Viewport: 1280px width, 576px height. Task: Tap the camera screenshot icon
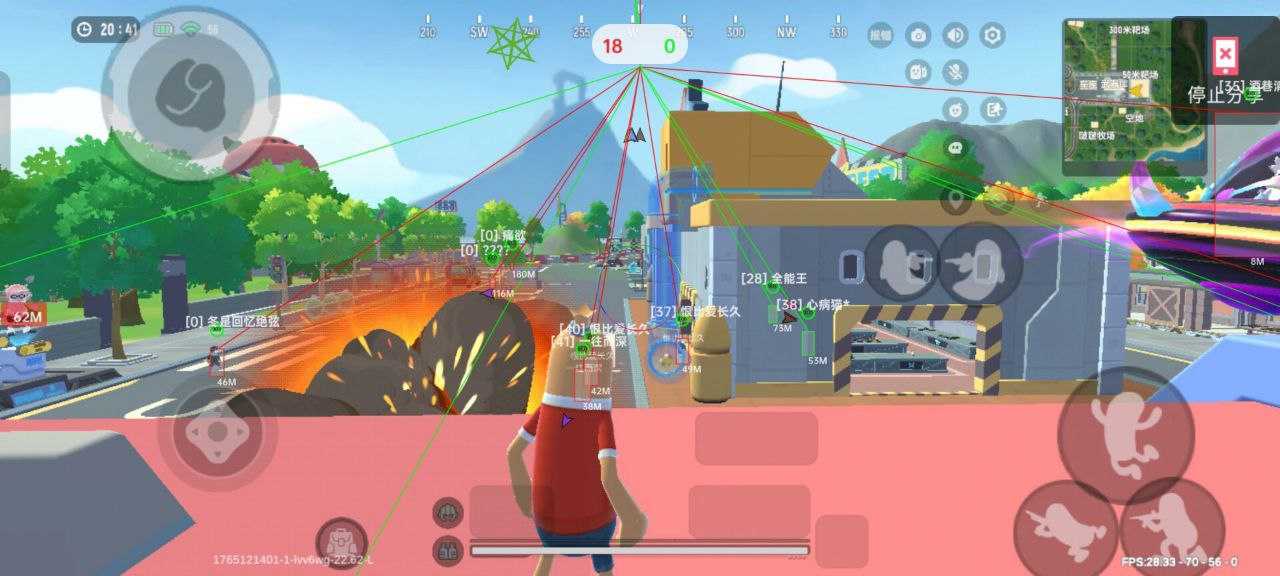(x=918, y=36)
